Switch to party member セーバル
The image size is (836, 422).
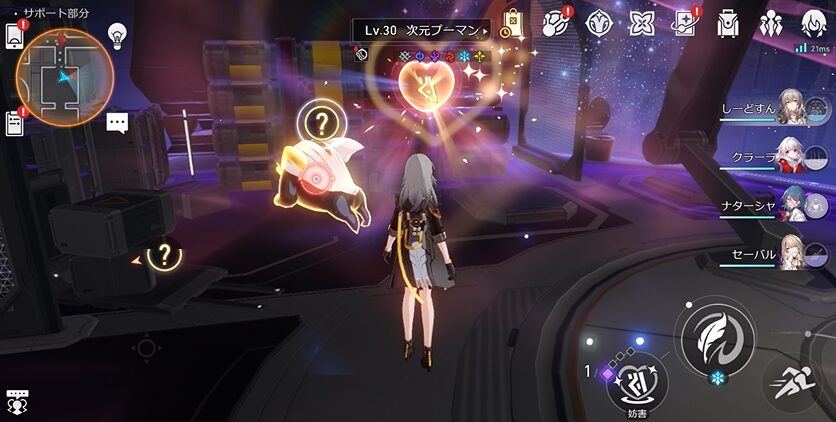(x=790, y=254)
